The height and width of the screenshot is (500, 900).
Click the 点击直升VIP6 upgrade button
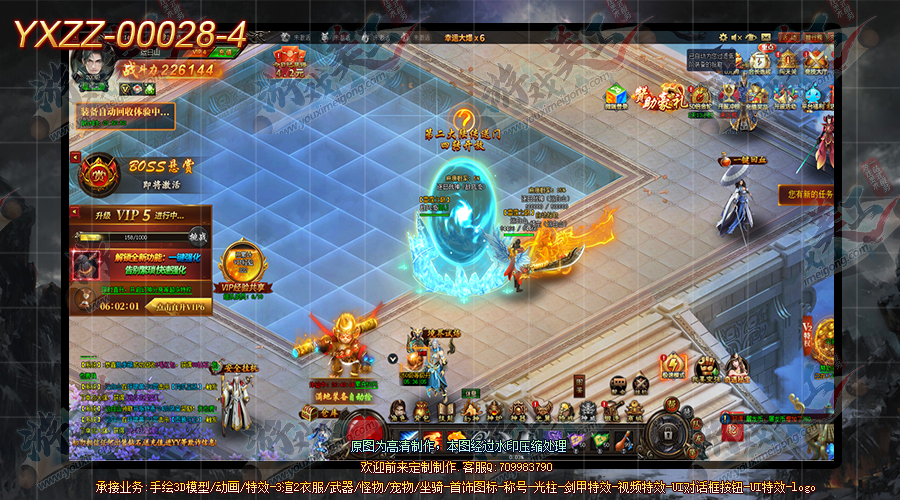[178, 306]
